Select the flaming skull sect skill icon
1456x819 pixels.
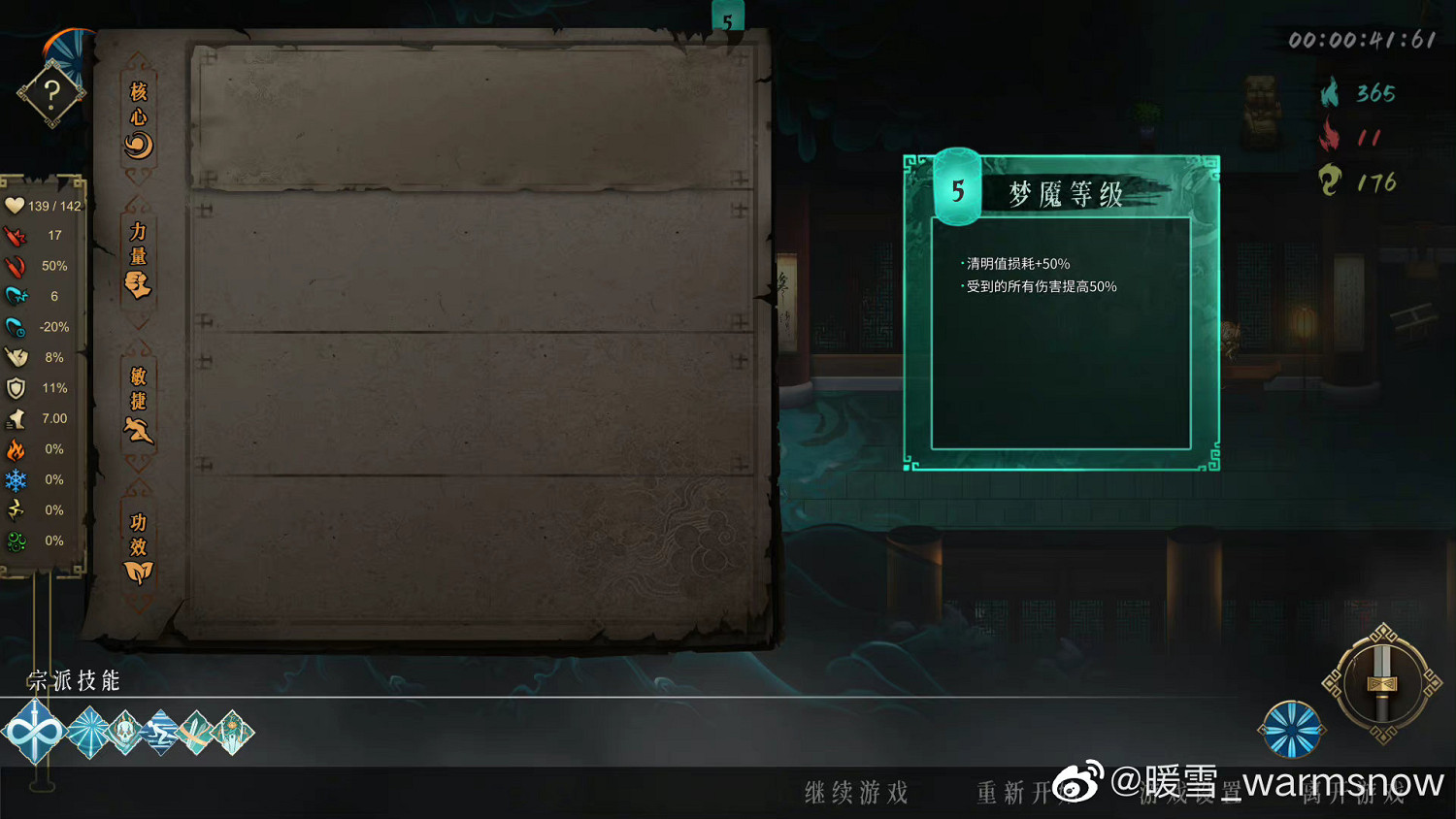point(123,730)
